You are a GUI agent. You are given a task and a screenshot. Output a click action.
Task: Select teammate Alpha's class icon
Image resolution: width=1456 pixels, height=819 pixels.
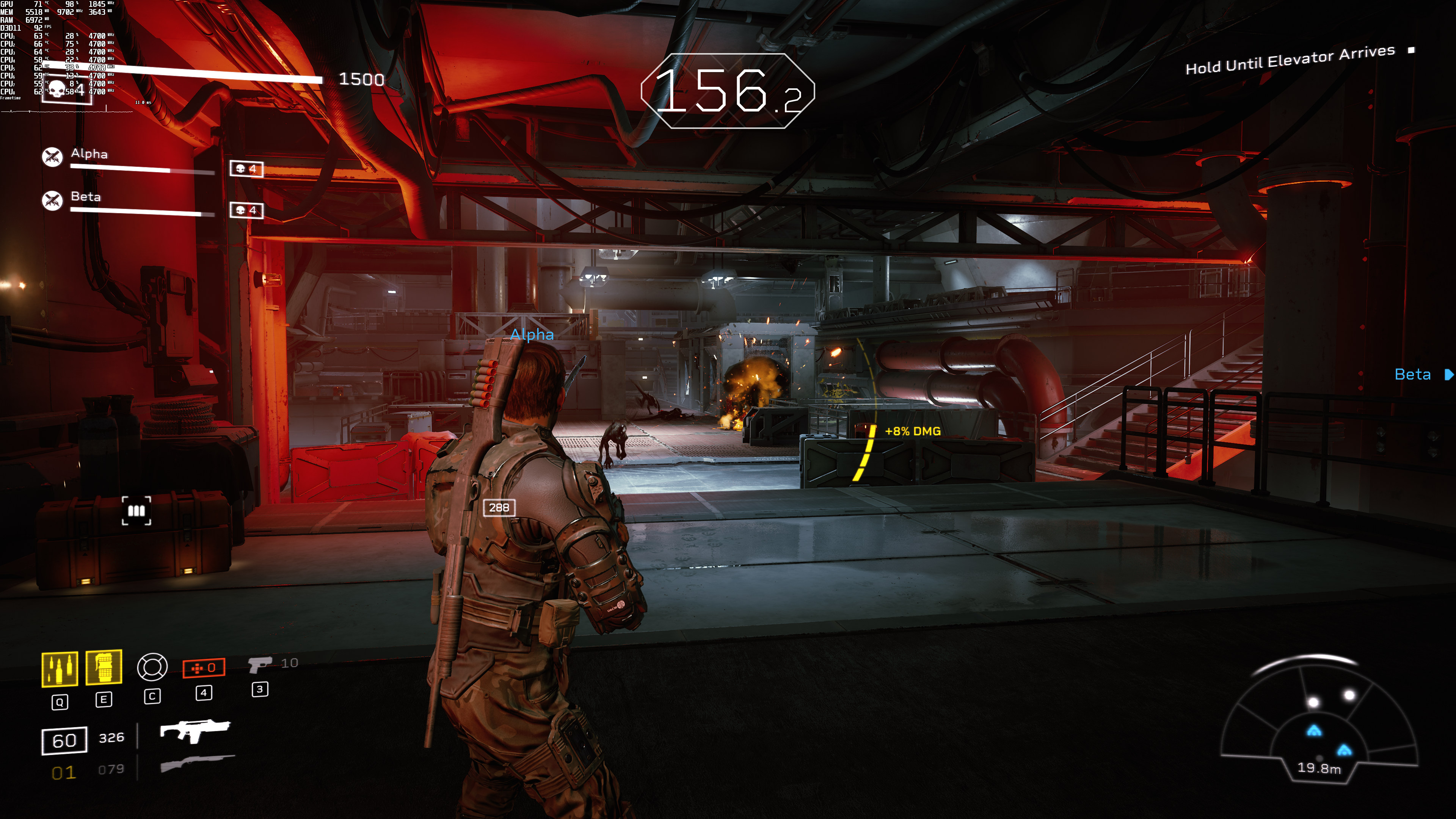coord(53,157)
